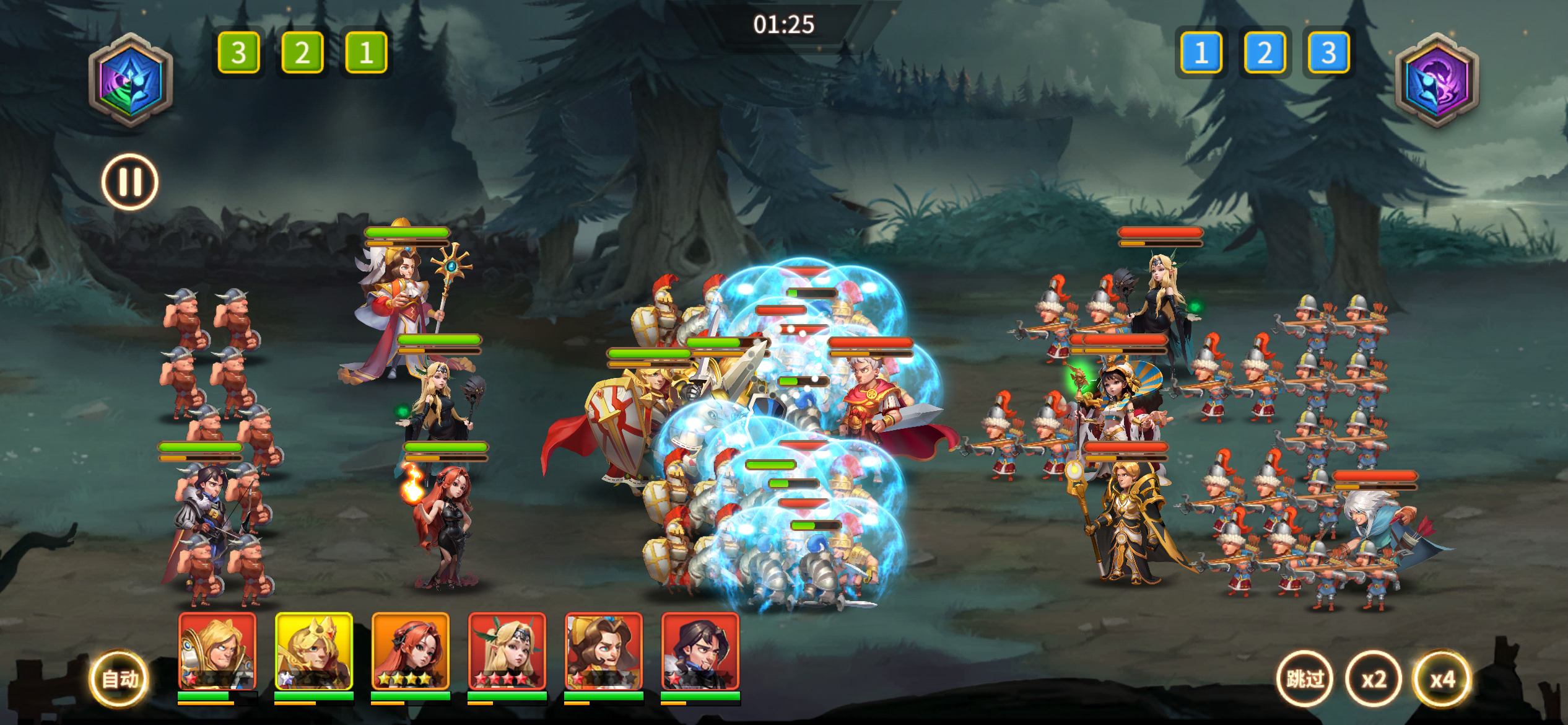
Task: Select blue slot number 1
Action: 1202,53
